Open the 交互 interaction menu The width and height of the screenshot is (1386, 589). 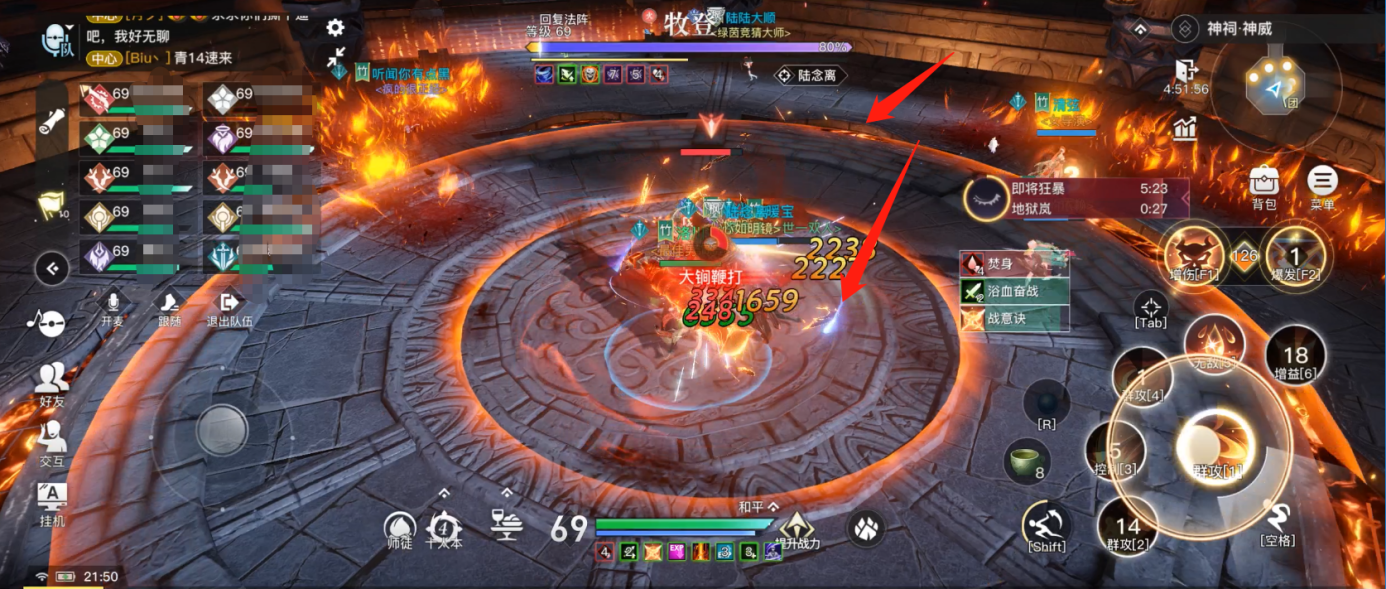pyautogui.click(x=52, y=440)
